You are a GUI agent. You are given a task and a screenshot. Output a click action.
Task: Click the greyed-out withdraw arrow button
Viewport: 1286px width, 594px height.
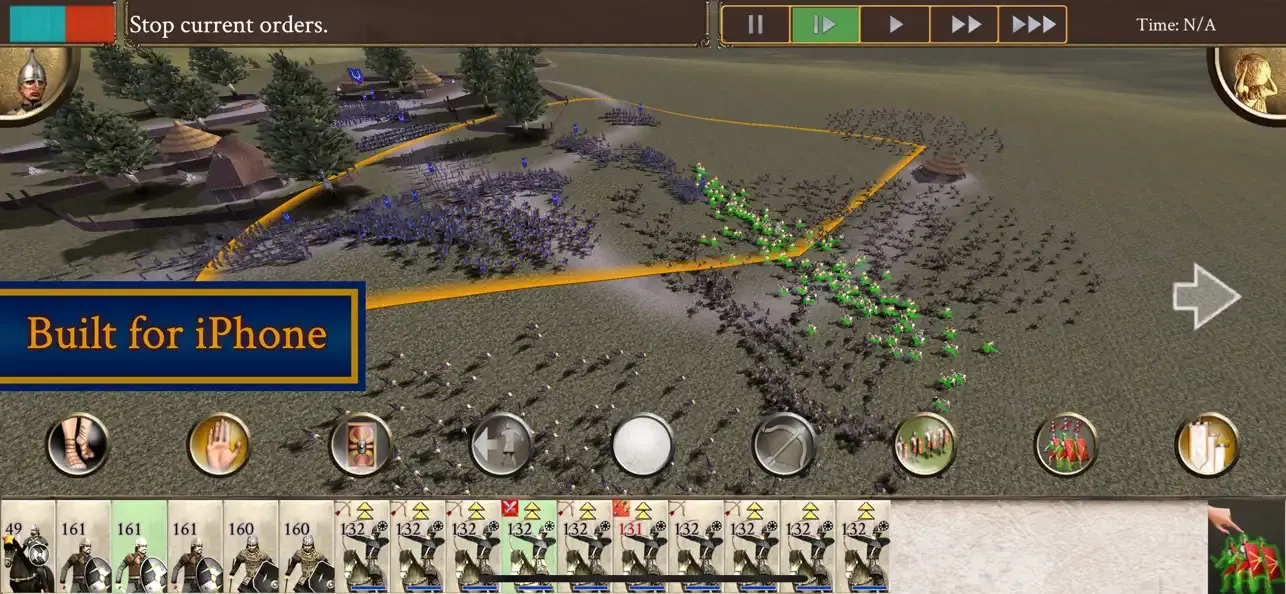click(x=501, y=445)
